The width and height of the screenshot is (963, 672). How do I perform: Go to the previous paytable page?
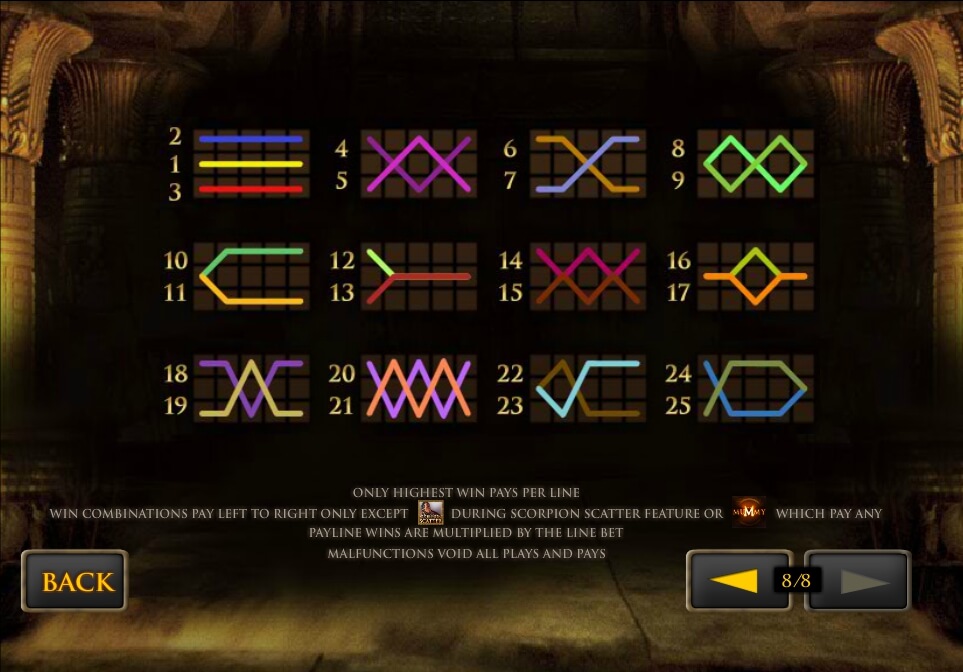(x=734, y=581)
